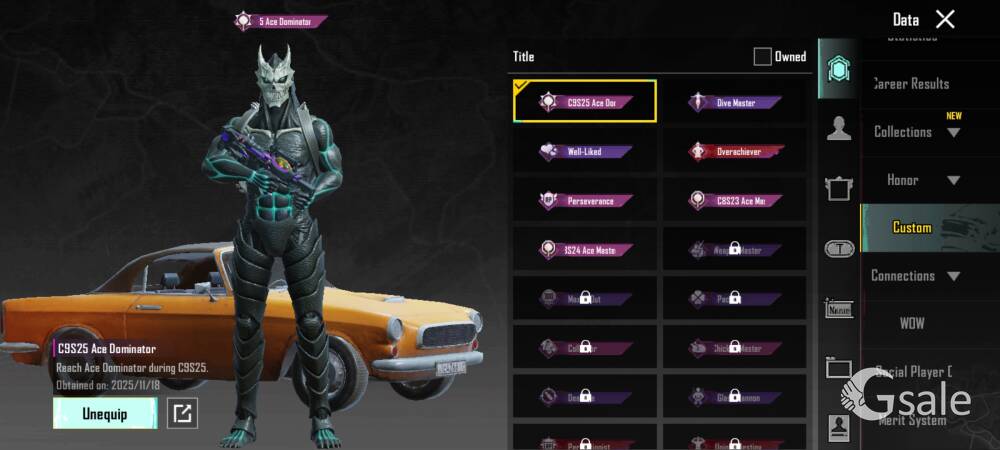Unequip the C9S25 Ace Dominator title
The height and width of the screenshot is (450, 1000).
105,413
